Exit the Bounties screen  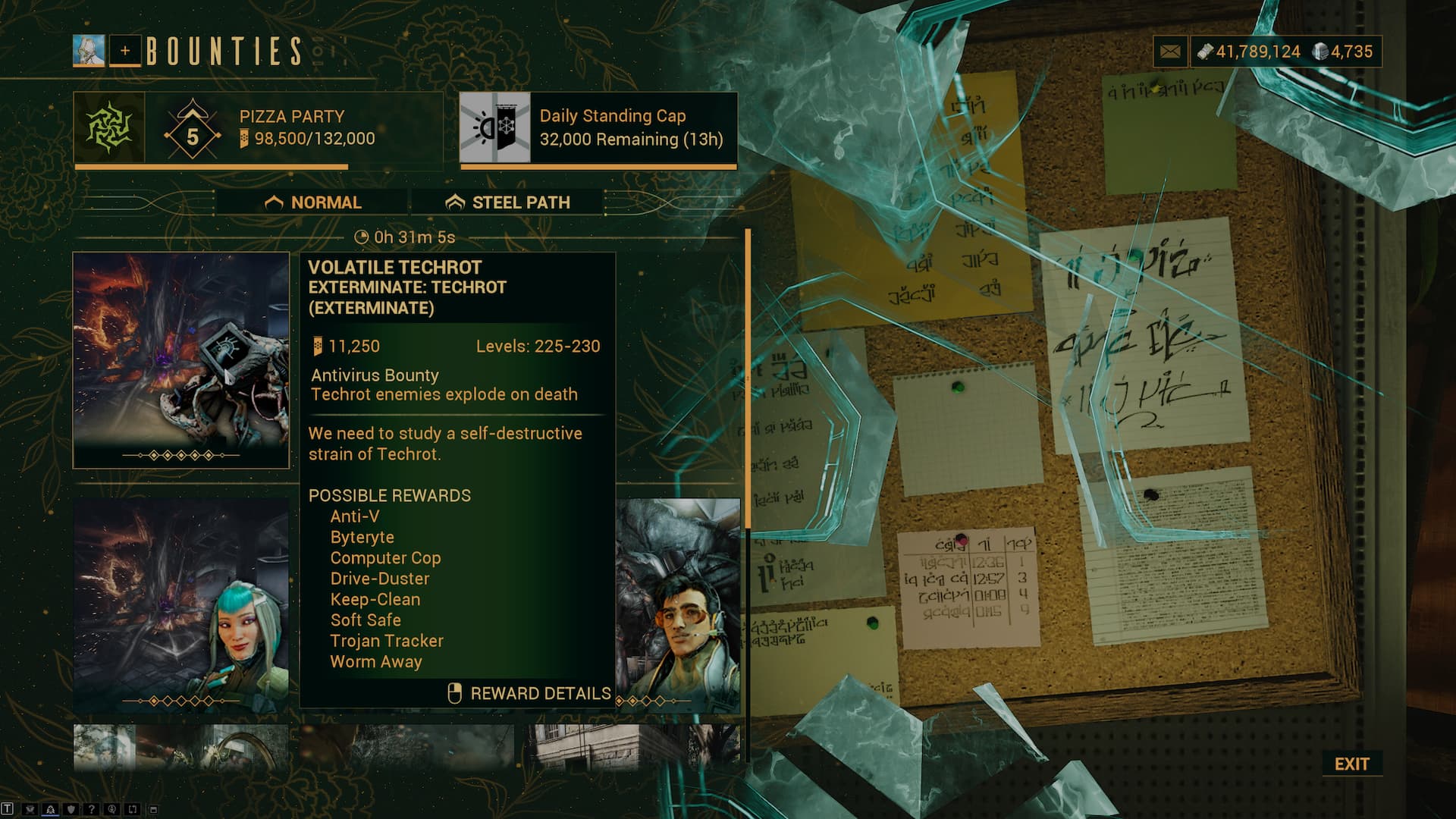1351,764
